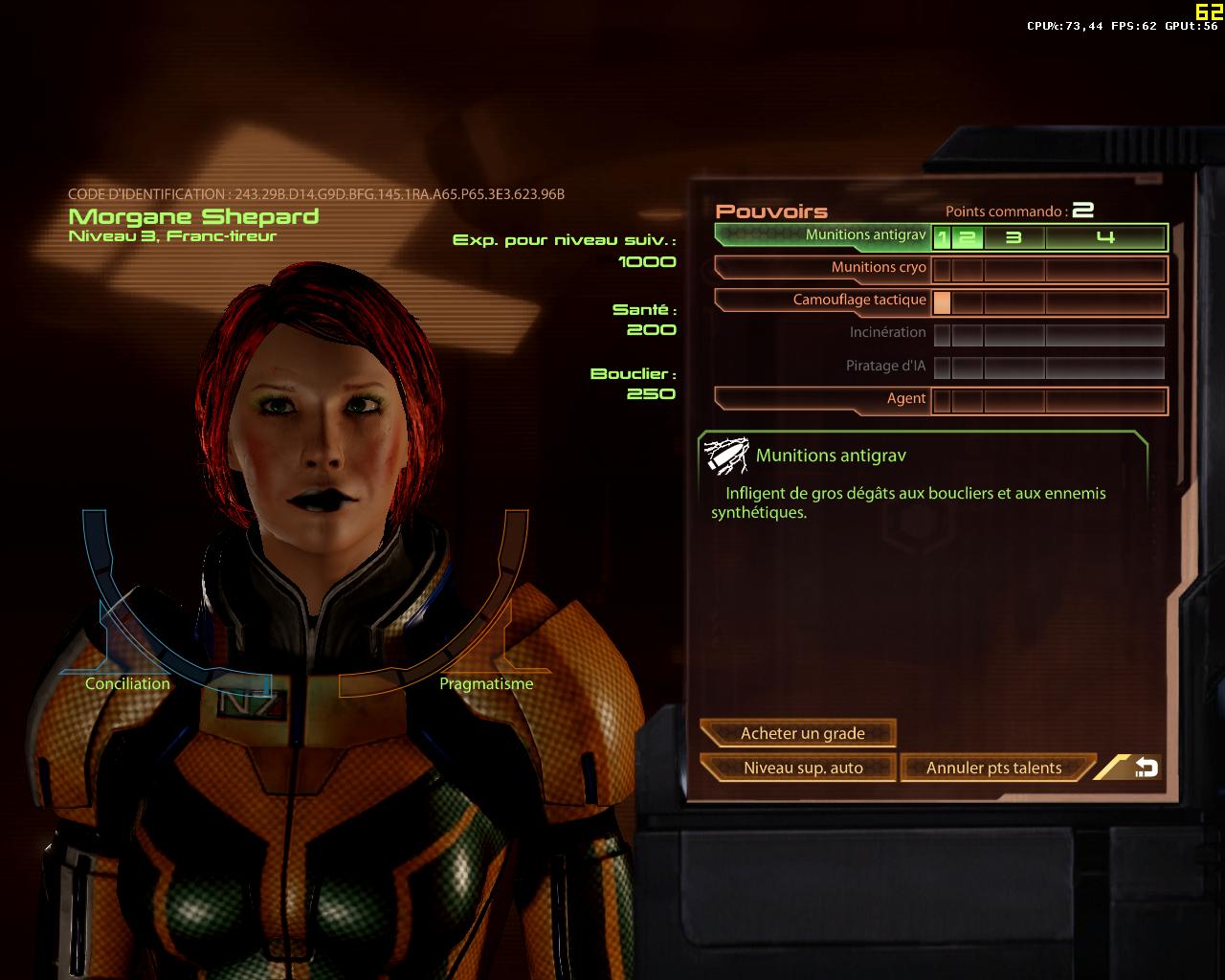This screenshot has width=1225, height=980.
Task: Click the return arrow icon bottom right
Action: coord(1147,767)
